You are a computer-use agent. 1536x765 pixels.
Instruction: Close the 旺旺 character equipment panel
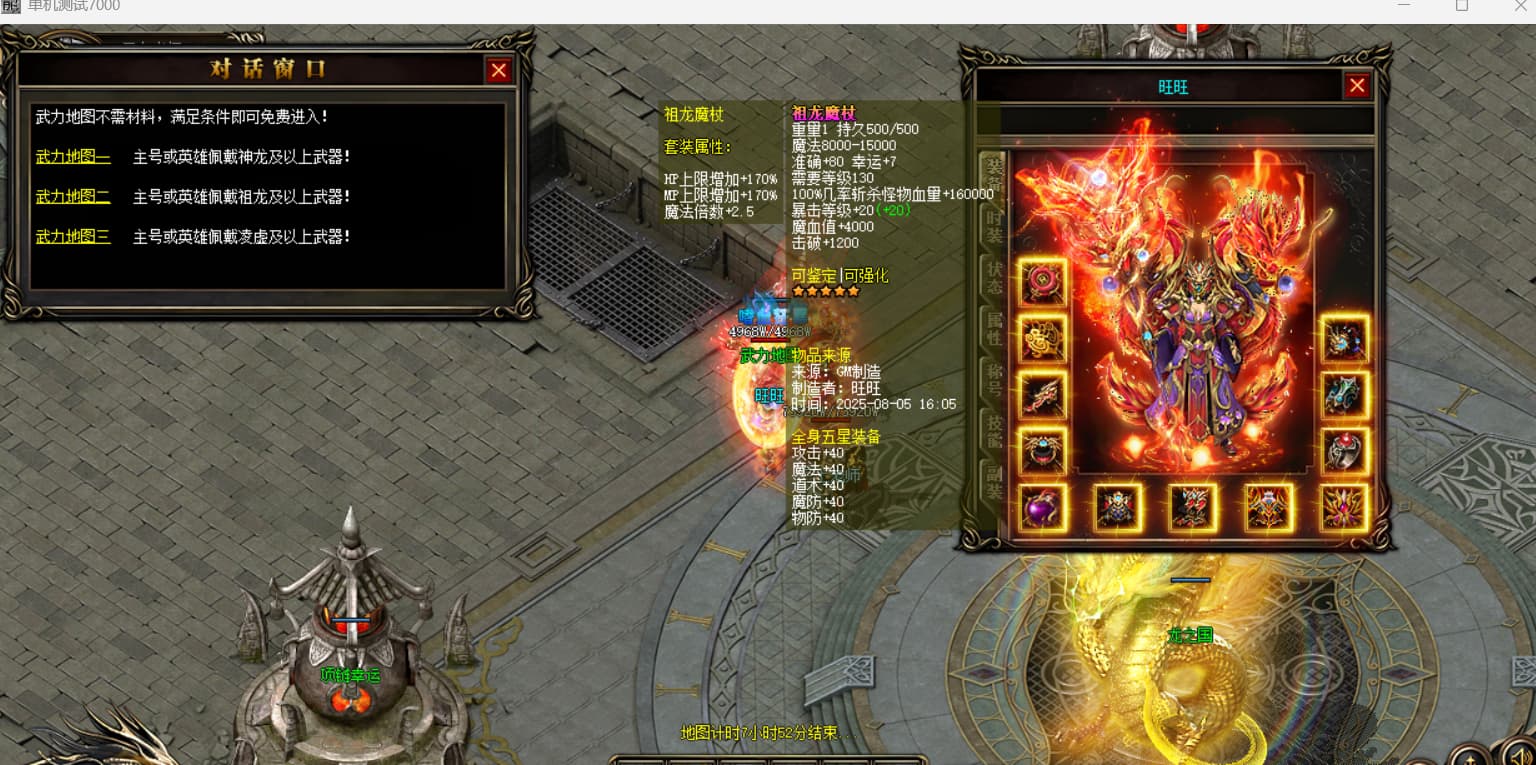coord(1357,86)
